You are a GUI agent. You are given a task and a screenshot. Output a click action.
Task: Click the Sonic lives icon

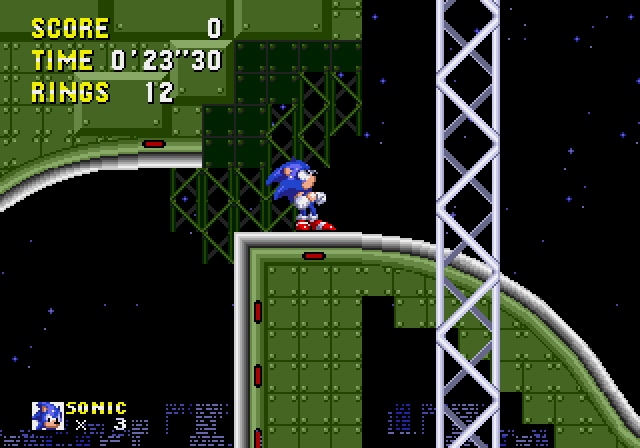[x=47, y=416]
